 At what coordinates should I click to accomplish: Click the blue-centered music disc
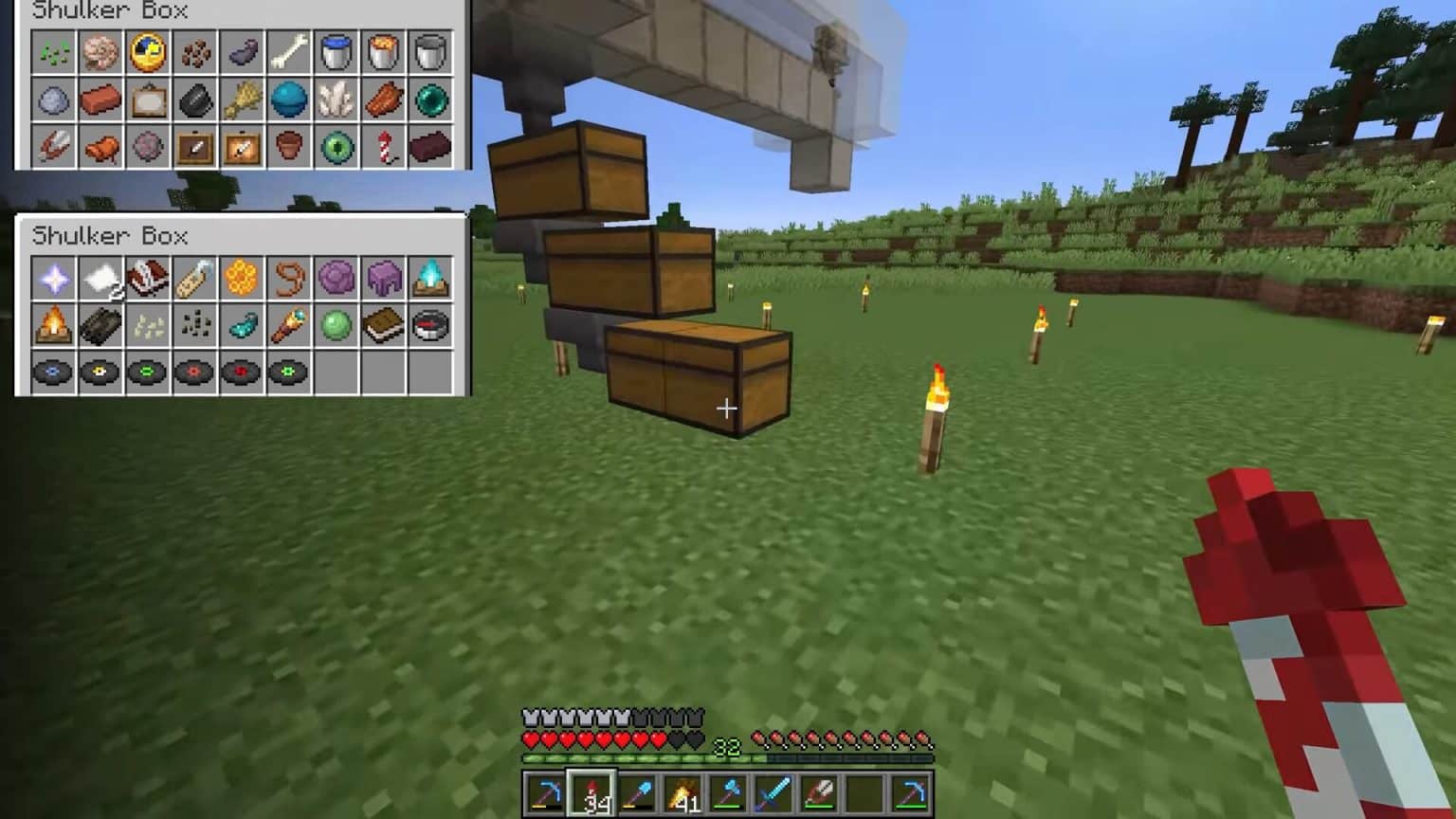tap(53, 373)
